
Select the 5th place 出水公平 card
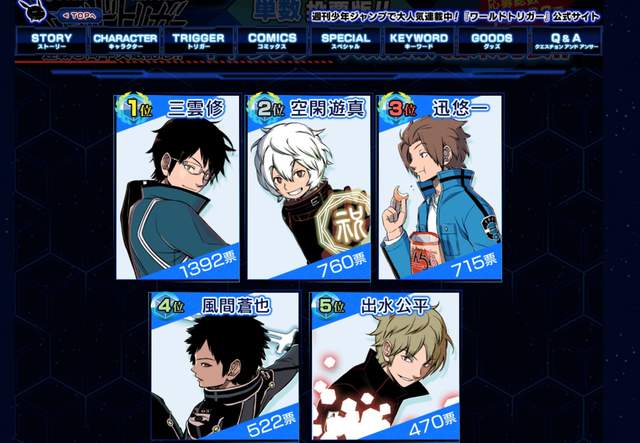386,367
